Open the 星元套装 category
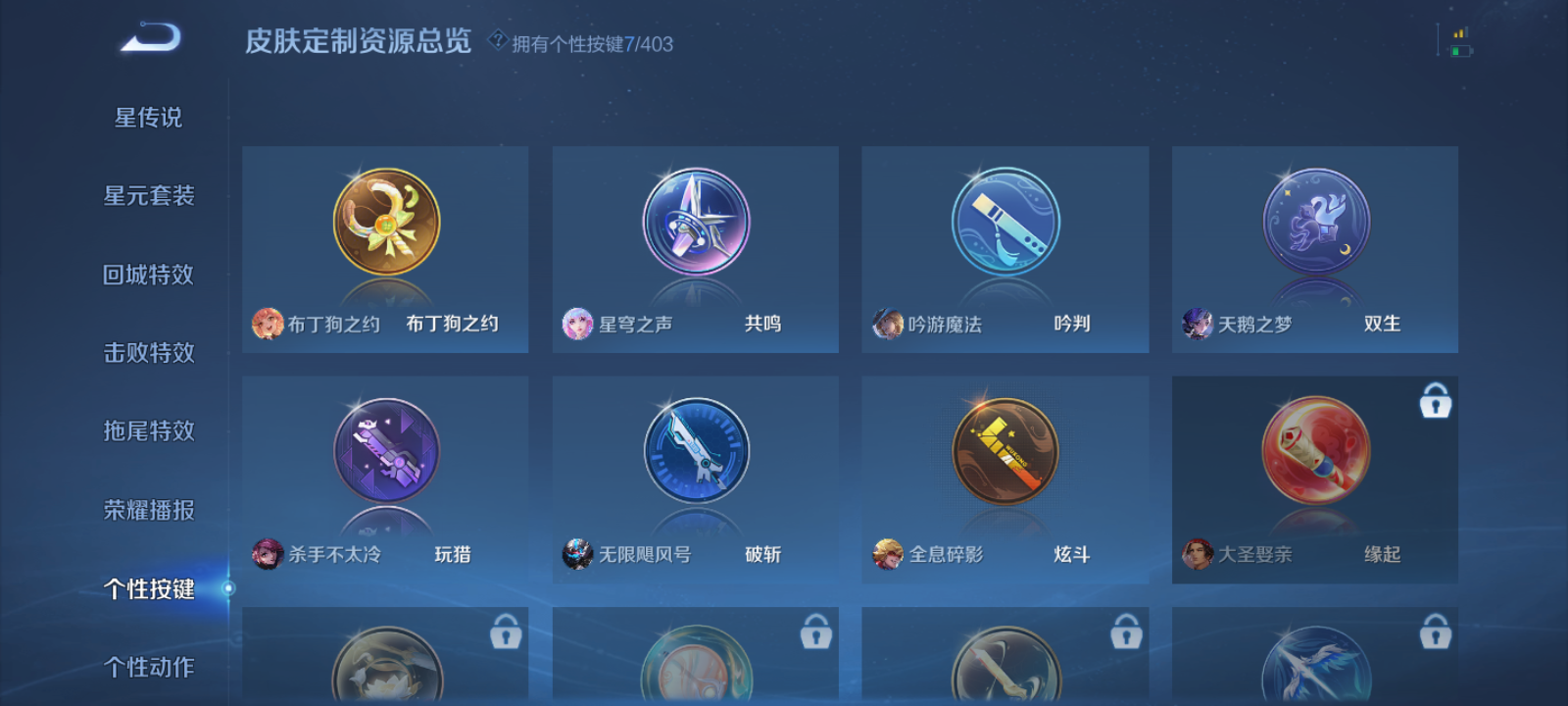The width and height of the screenshot is (1568, 706). pyautogui.click(x=152, y=196)
